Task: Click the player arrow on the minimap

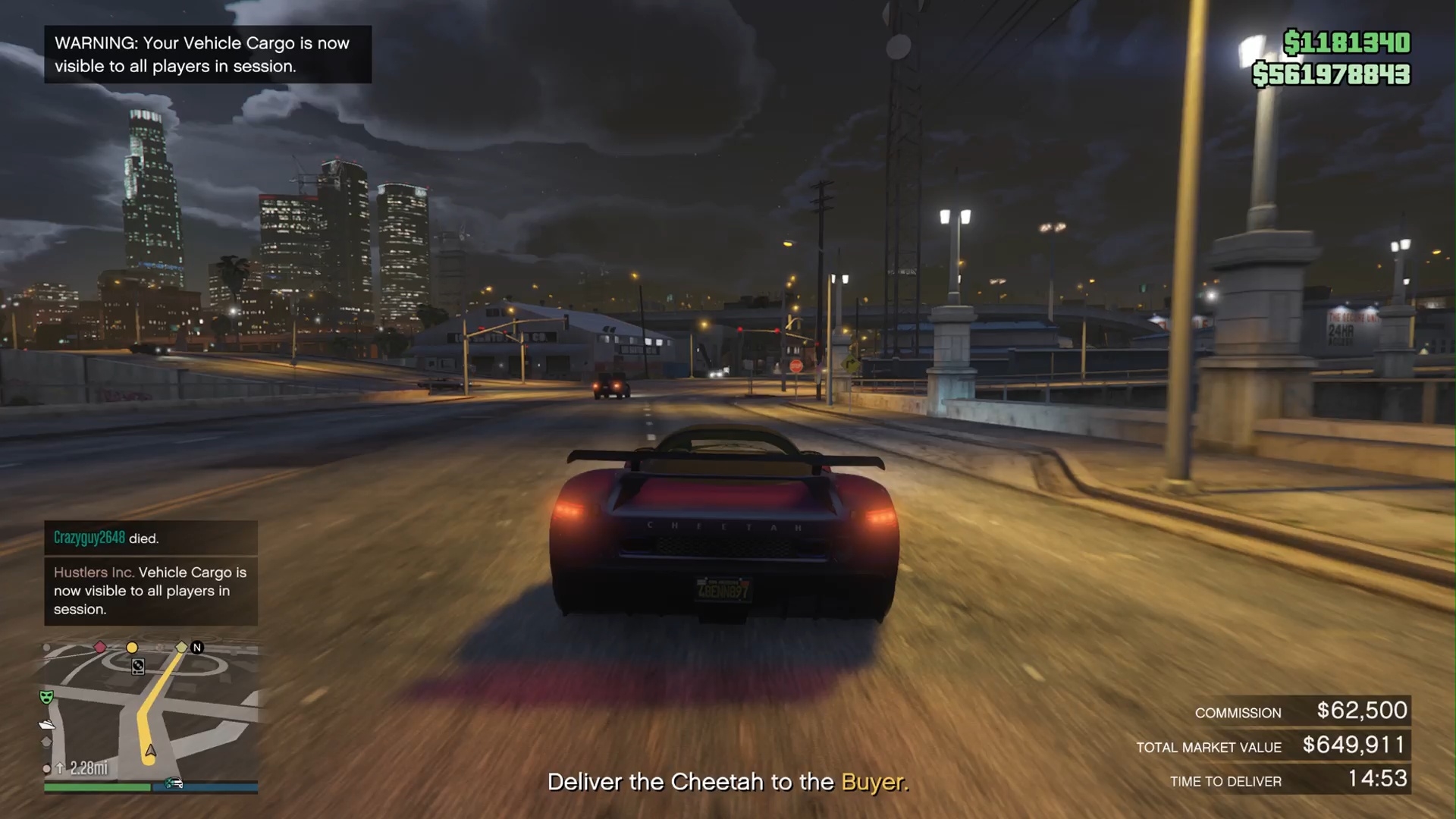Action: coord(151,751)
